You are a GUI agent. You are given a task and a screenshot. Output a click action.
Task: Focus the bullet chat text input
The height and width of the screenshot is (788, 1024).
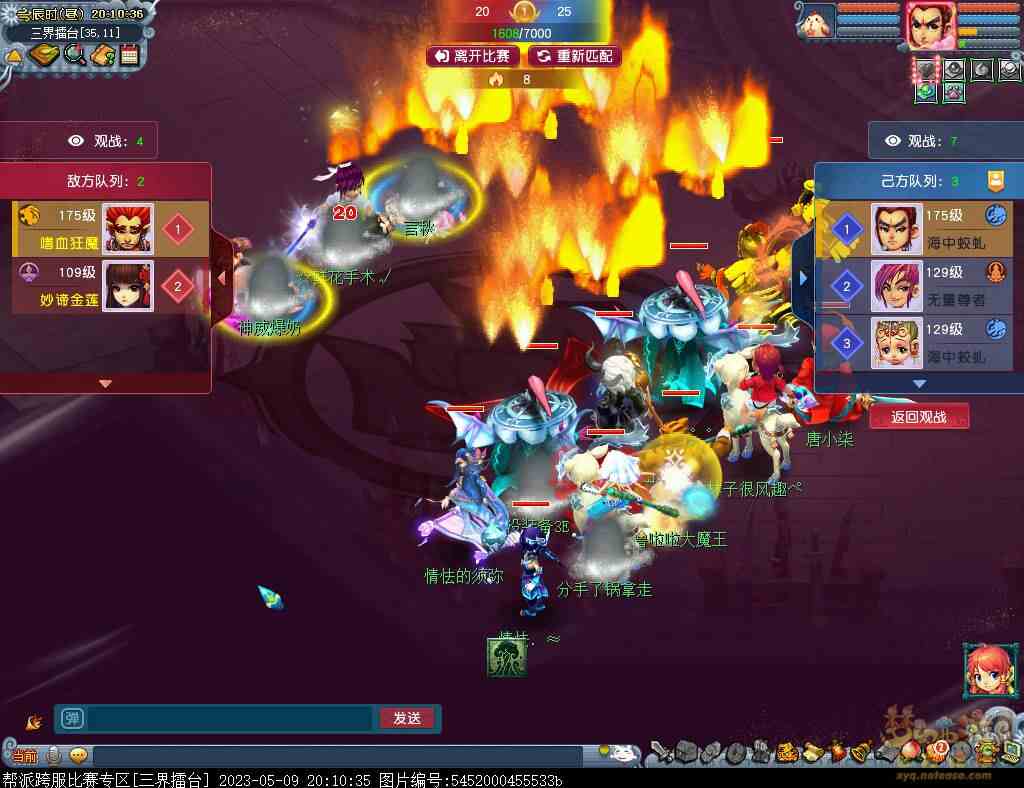[230, 718]
